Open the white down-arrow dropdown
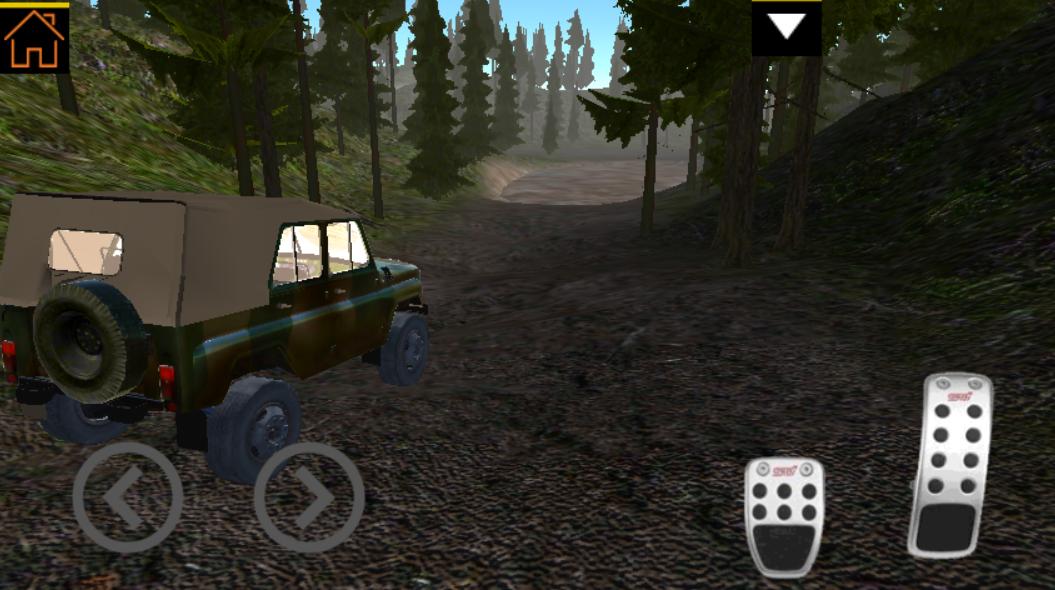The height and width of the screenshot is (590, 1055). point(786,28)
